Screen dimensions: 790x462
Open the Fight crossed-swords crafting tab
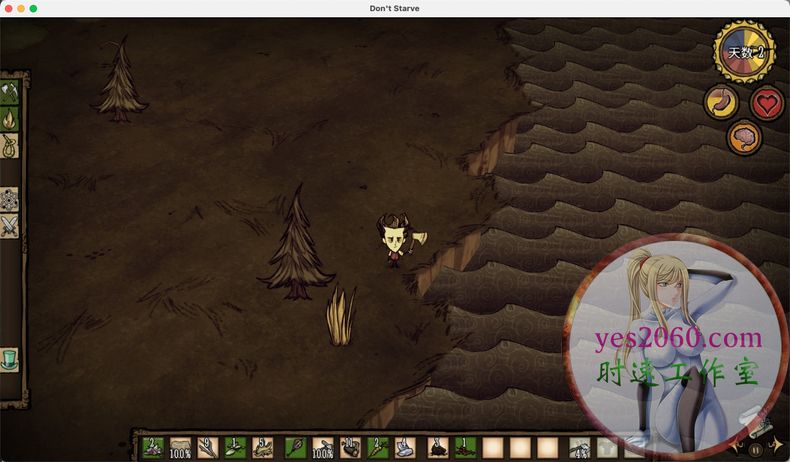[10, 227]
